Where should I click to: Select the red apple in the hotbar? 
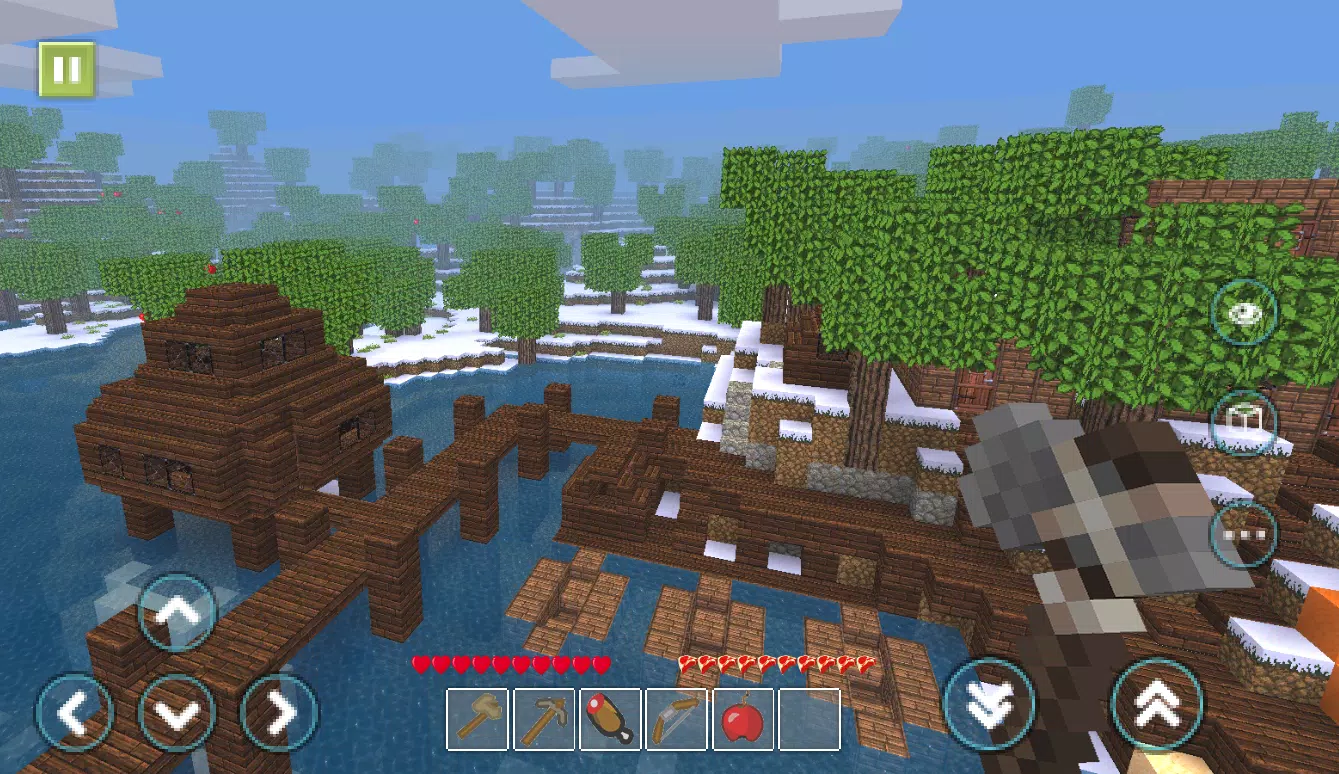[742, 720]
